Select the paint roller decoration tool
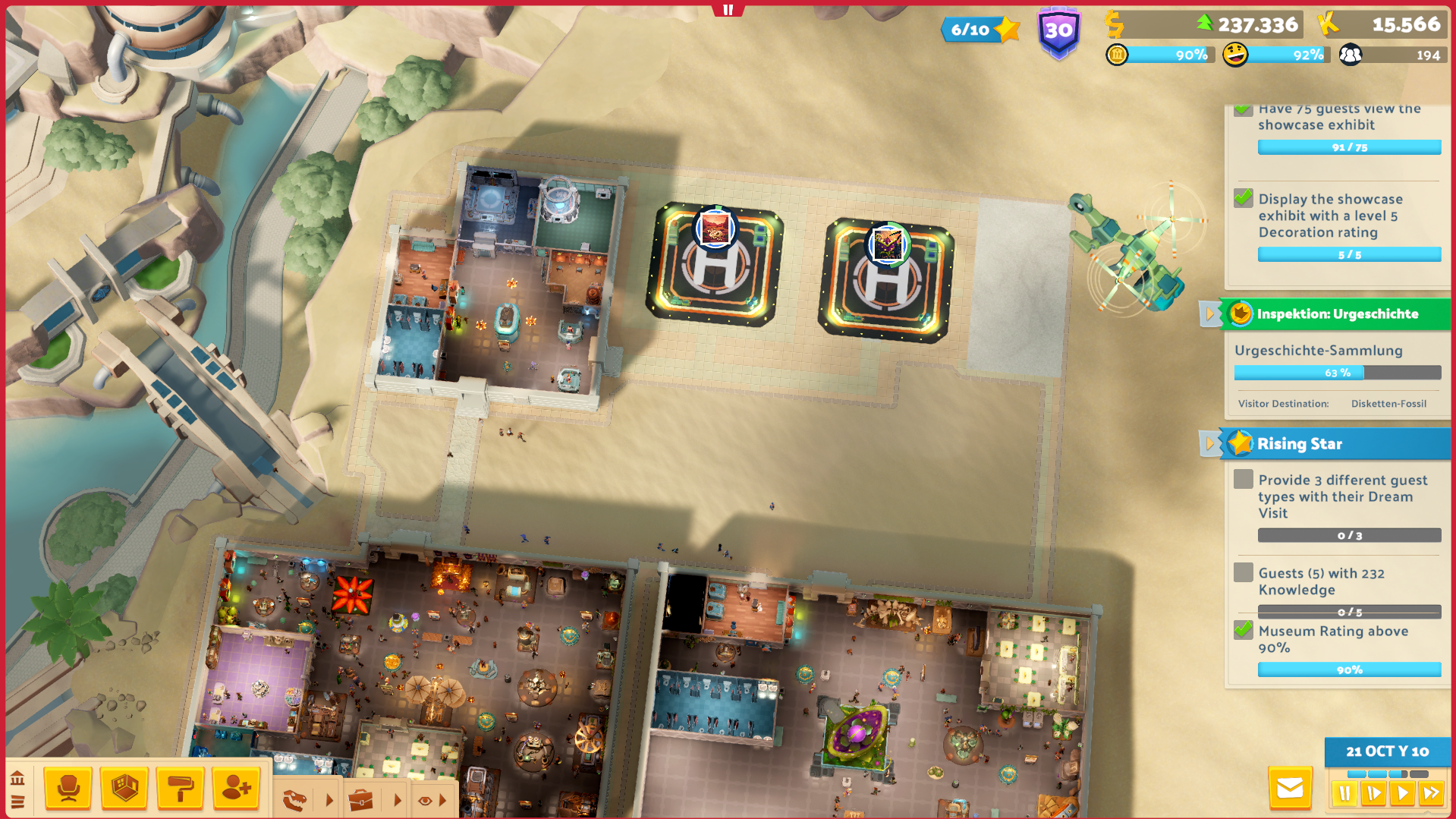This screenshot has width=1456, height=819. pos(181,788)
